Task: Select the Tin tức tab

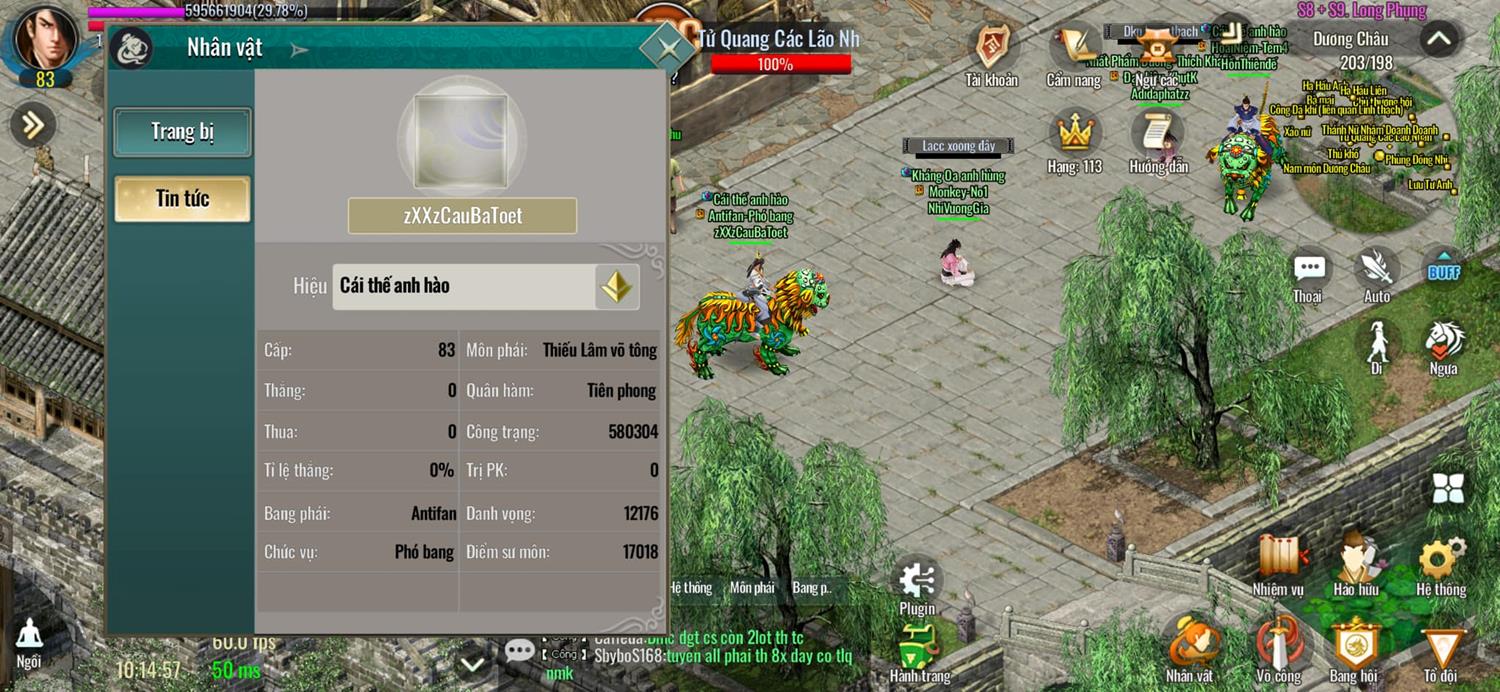Action: pyautogui.click(x=182, y=199)
